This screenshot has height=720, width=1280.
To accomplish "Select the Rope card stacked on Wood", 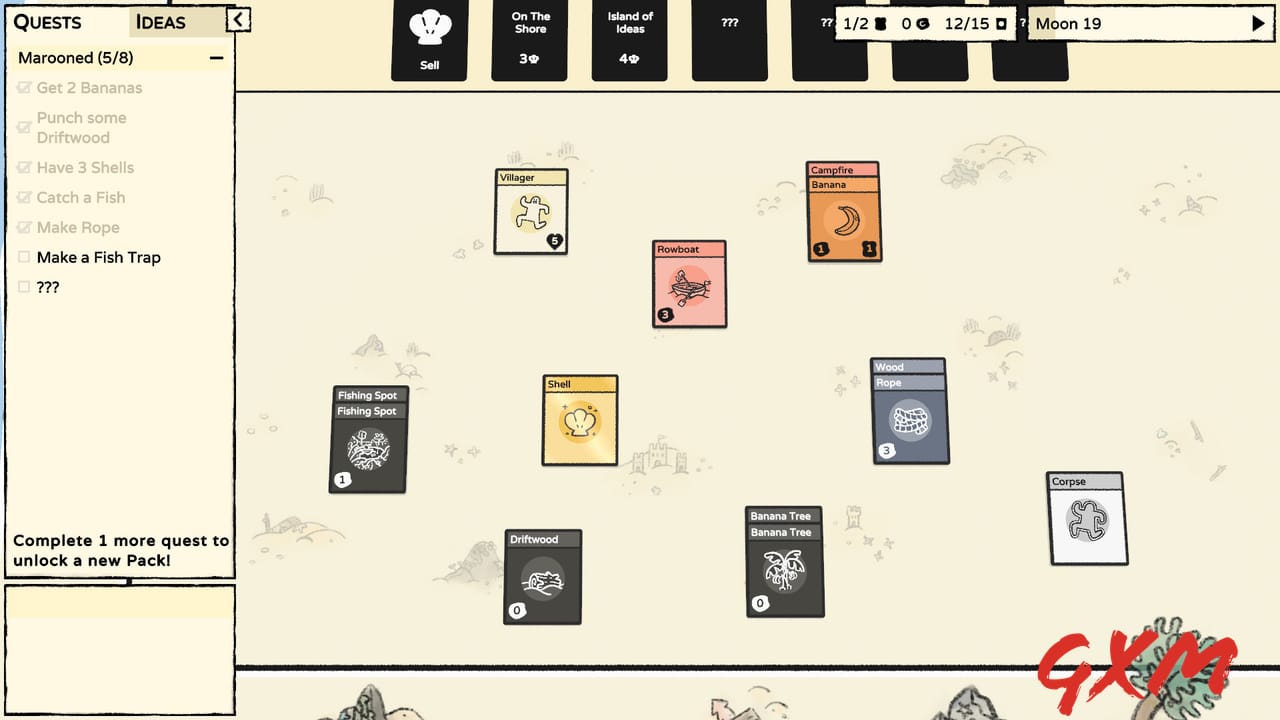I will pyautogui.click(x=909, y=380).
